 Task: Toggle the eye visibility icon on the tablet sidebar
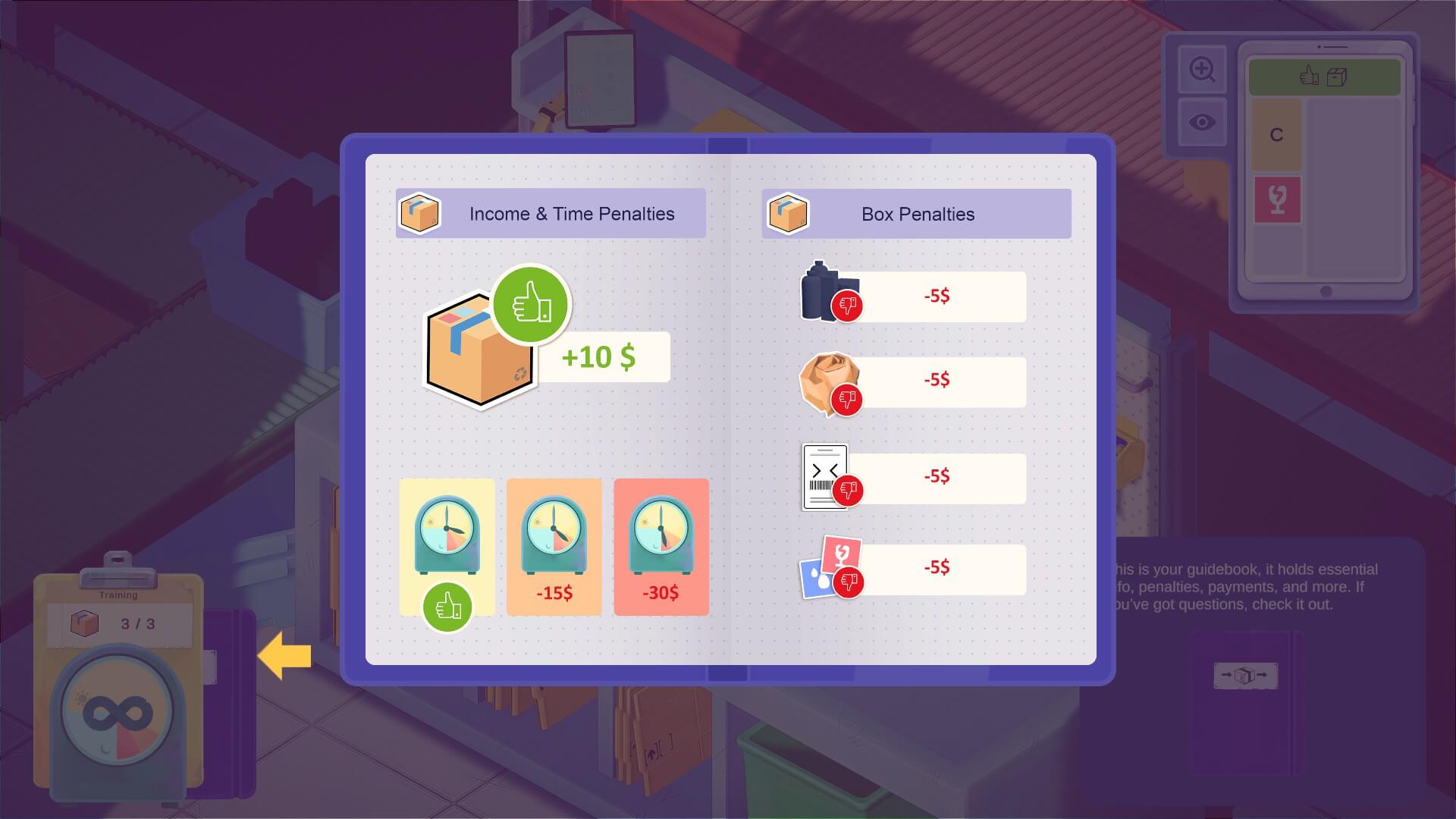click(x=1203, y=121)
